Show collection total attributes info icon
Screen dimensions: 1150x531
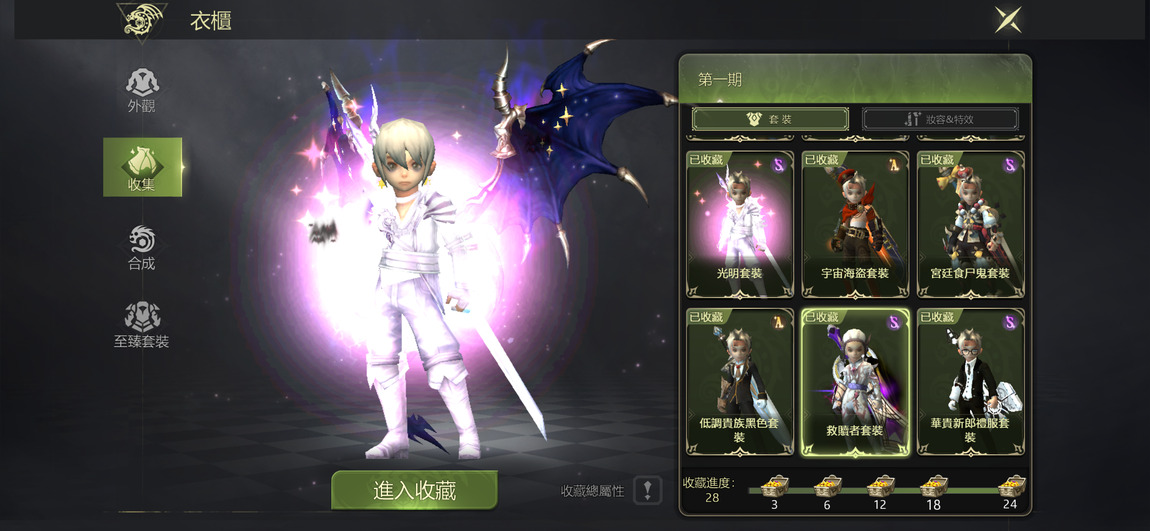(x=647, y=490)
